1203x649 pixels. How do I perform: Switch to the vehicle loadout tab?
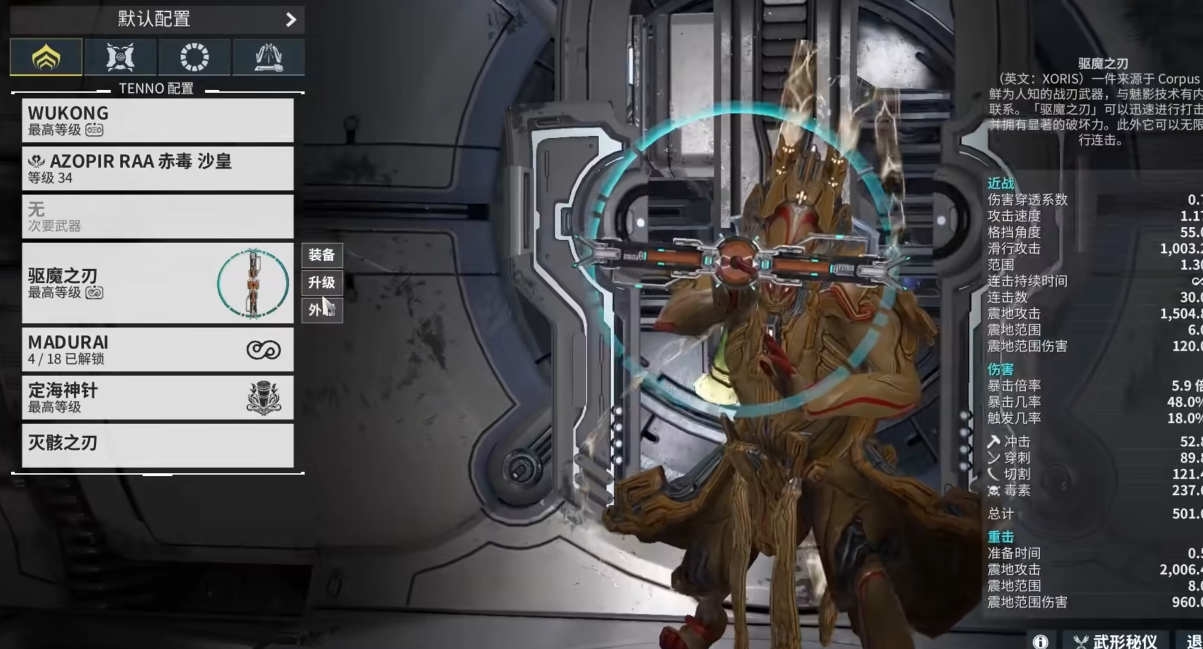point(268,58)
